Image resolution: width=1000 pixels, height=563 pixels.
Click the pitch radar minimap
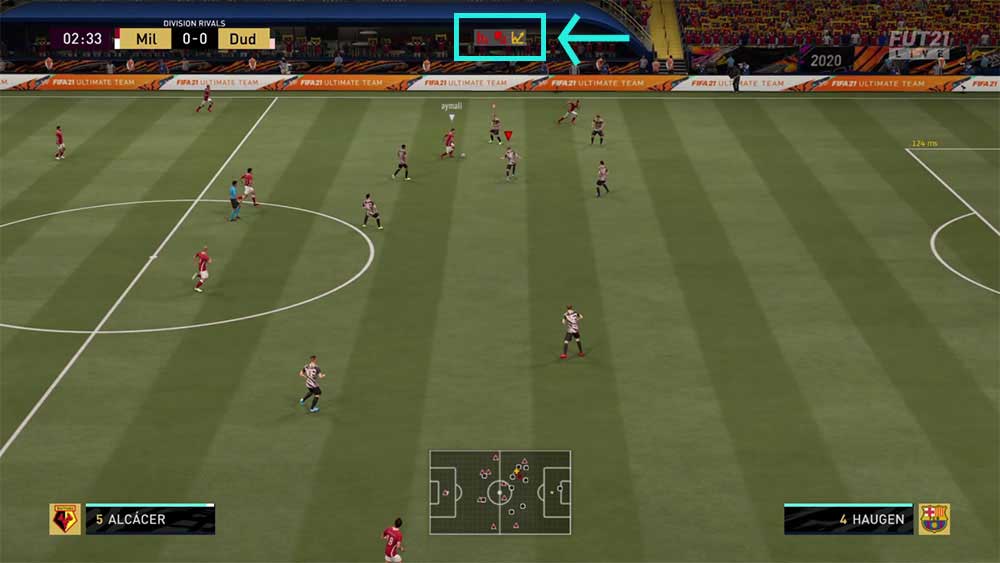(500, 492)
